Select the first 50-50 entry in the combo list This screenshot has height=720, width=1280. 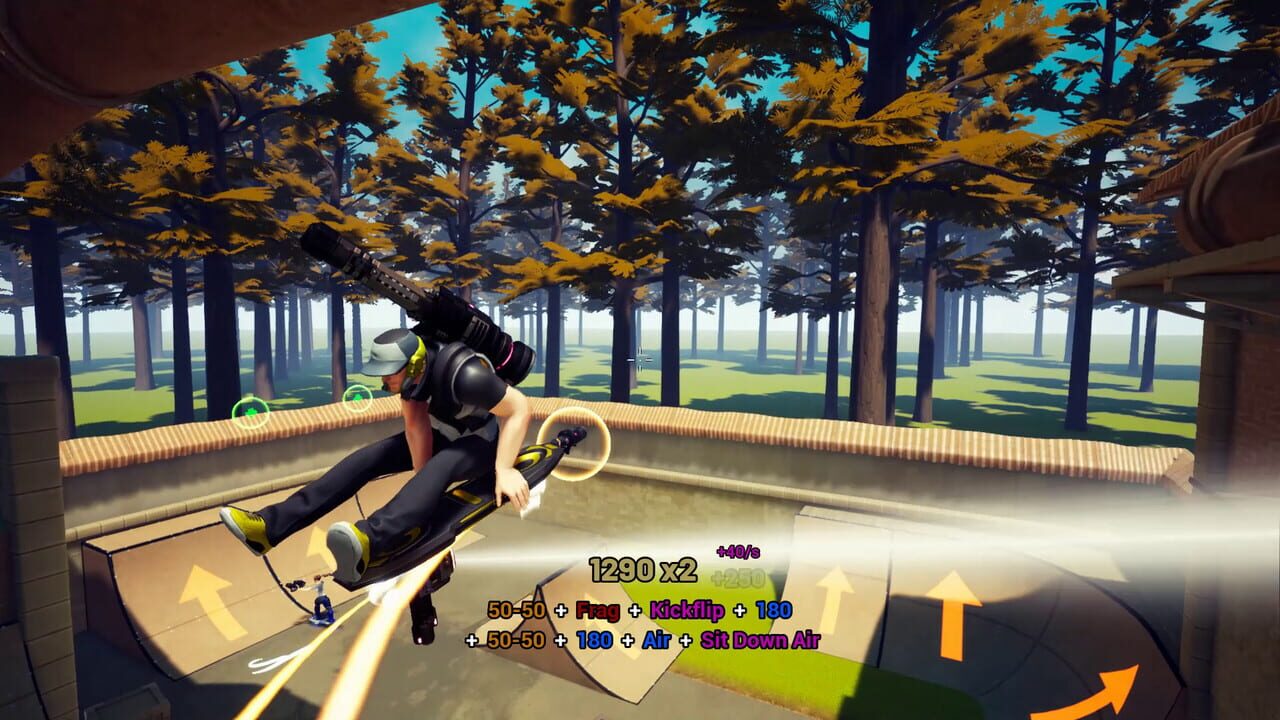515,608
